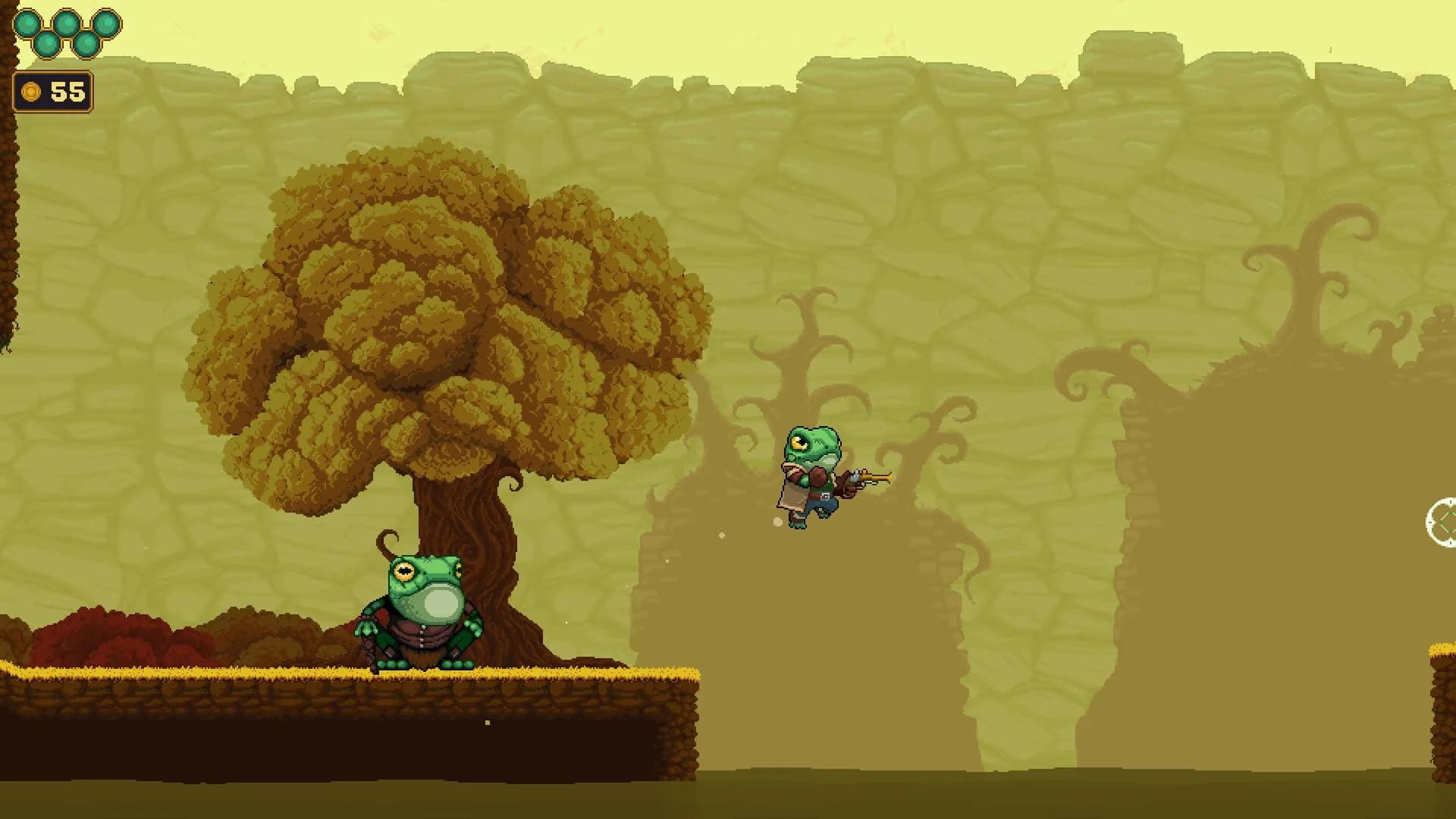The image size is (1456, 819).
Task: Click the diamond symbol inside the compass marker
Action: click(1451, 522)
